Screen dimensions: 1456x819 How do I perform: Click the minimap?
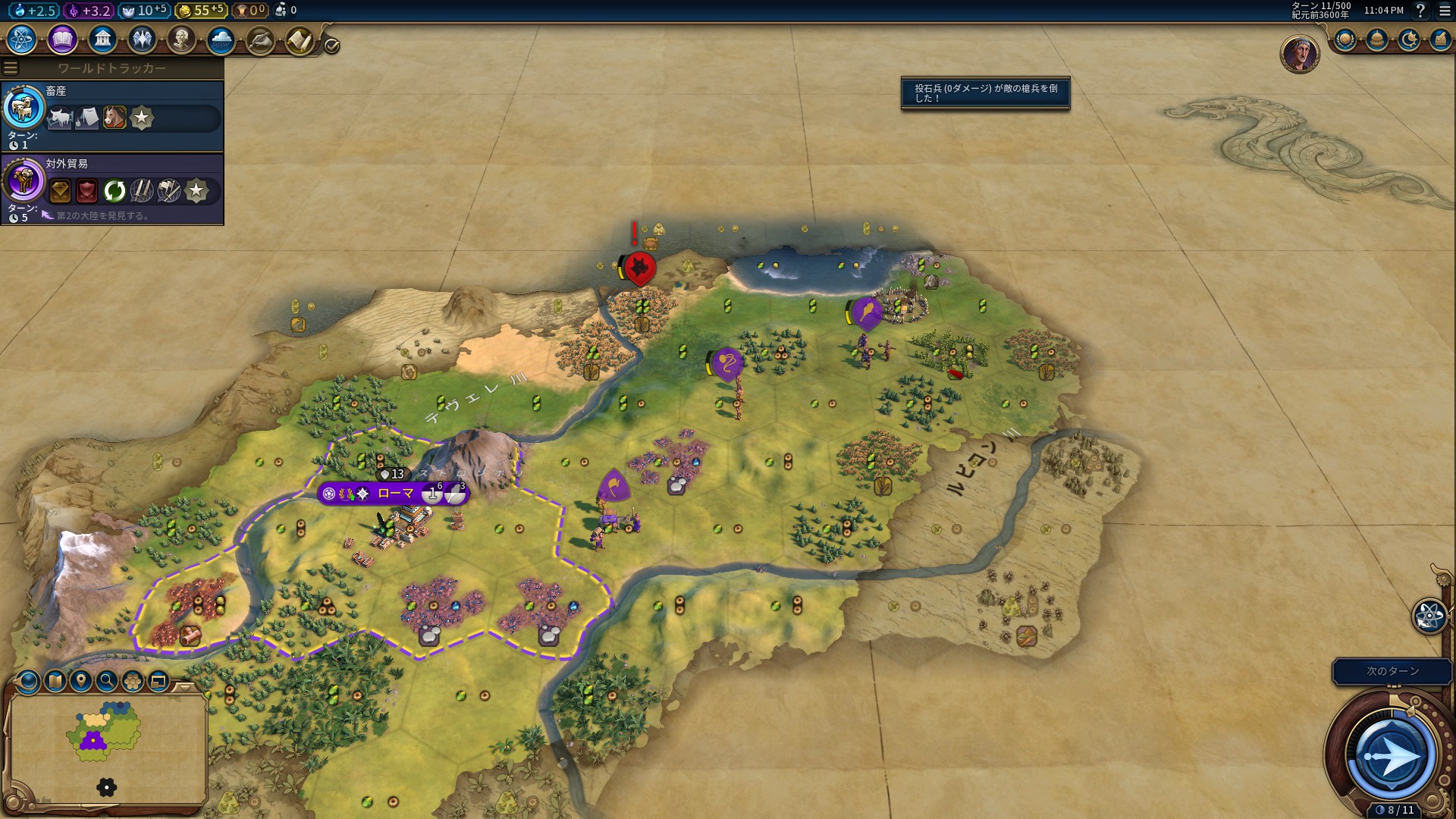coord(106,747)
